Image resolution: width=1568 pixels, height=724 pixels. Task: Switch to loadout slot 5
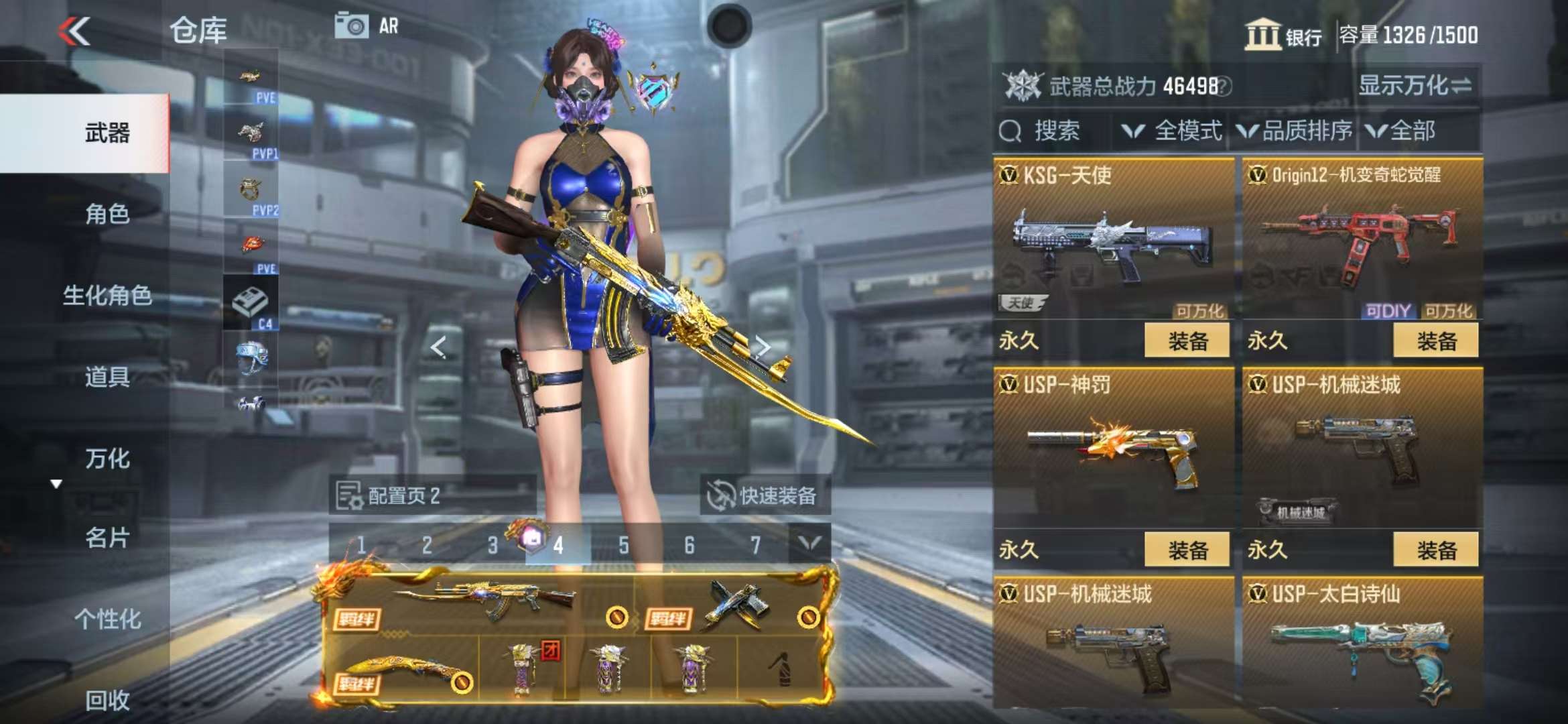(x=624, y=545)
